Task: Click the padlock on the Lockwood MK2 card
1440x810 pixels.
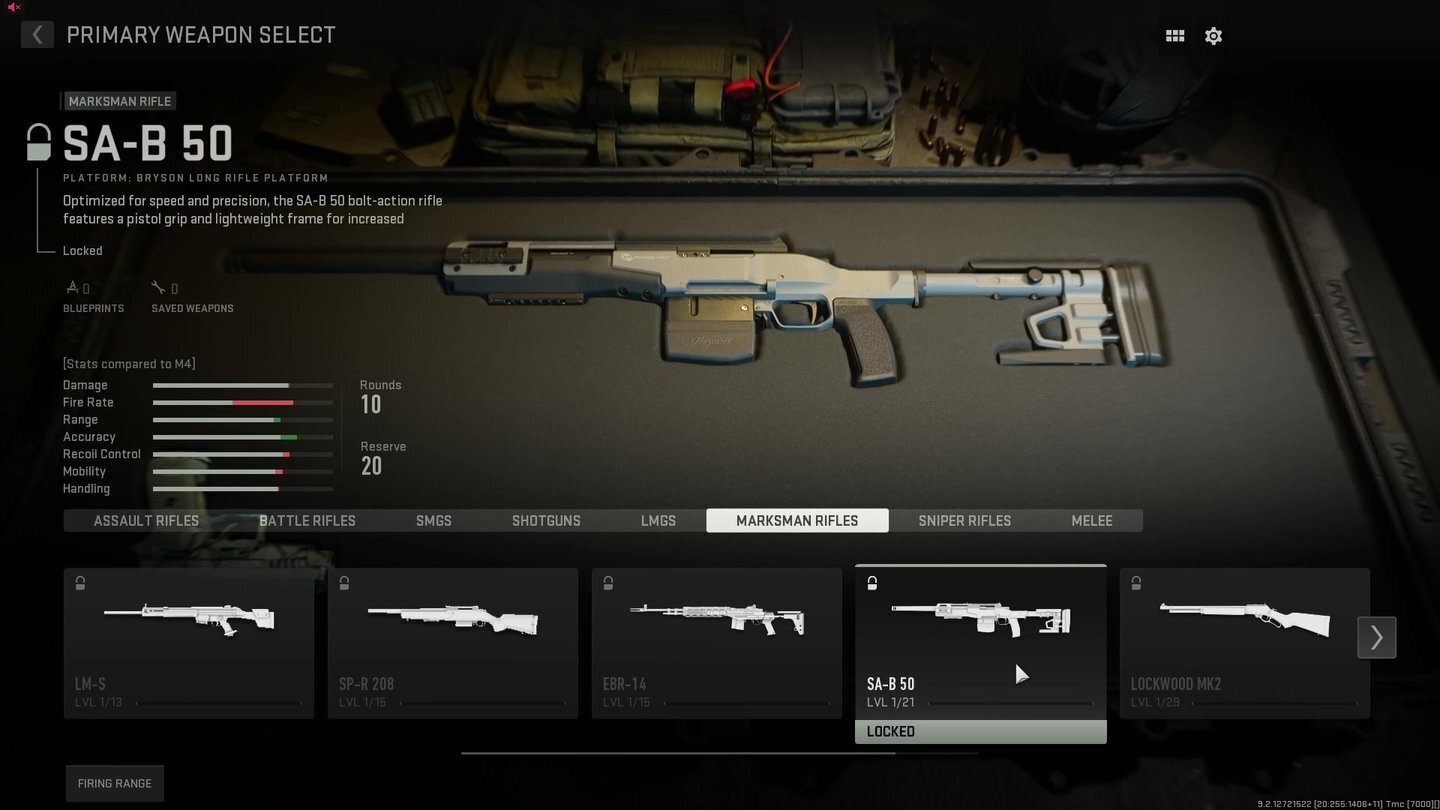Action: [x=1136, y=583]
